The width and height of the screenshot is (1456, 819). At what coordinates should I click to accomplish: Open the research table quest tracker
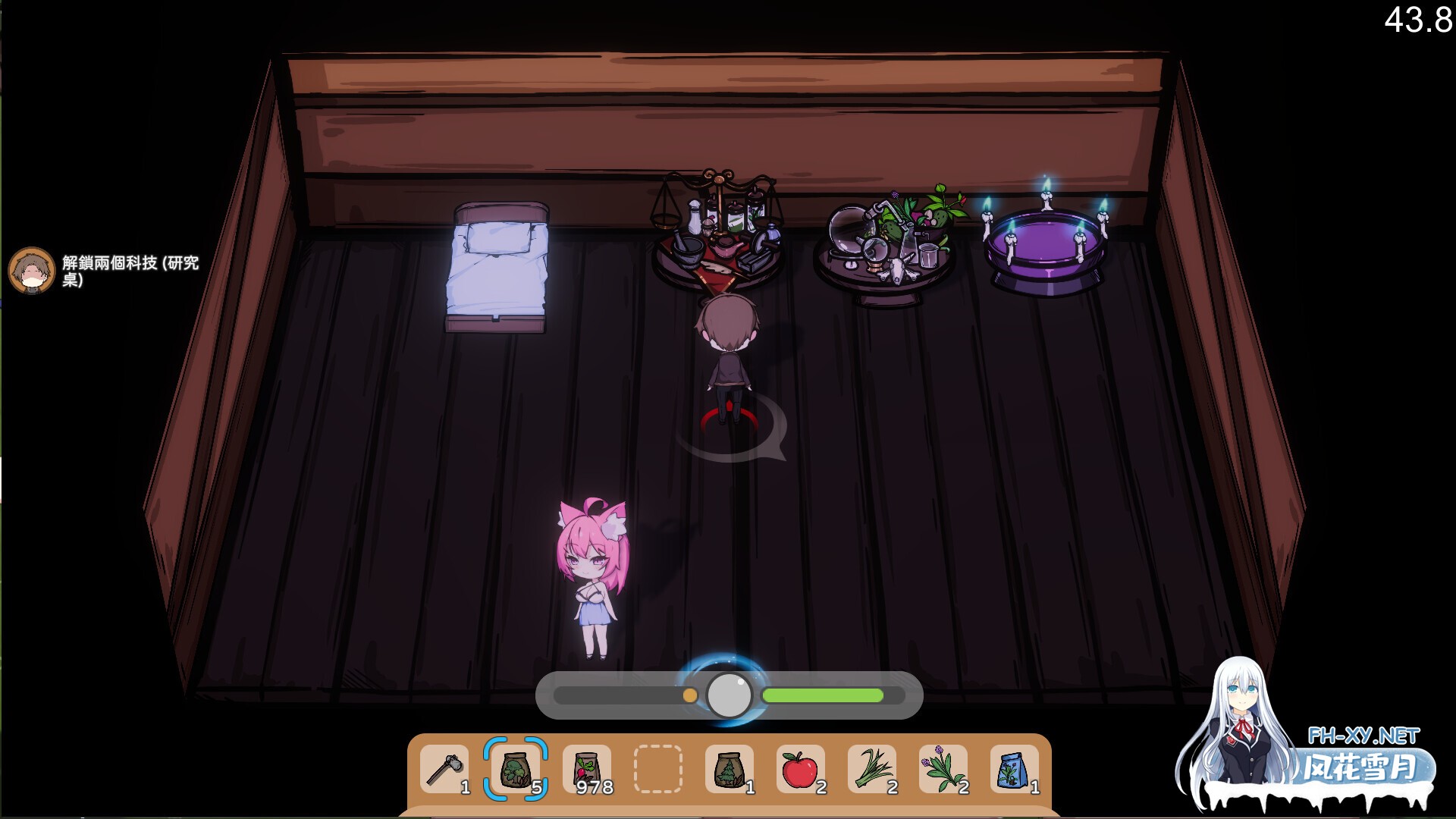click(x=106, y=271)
